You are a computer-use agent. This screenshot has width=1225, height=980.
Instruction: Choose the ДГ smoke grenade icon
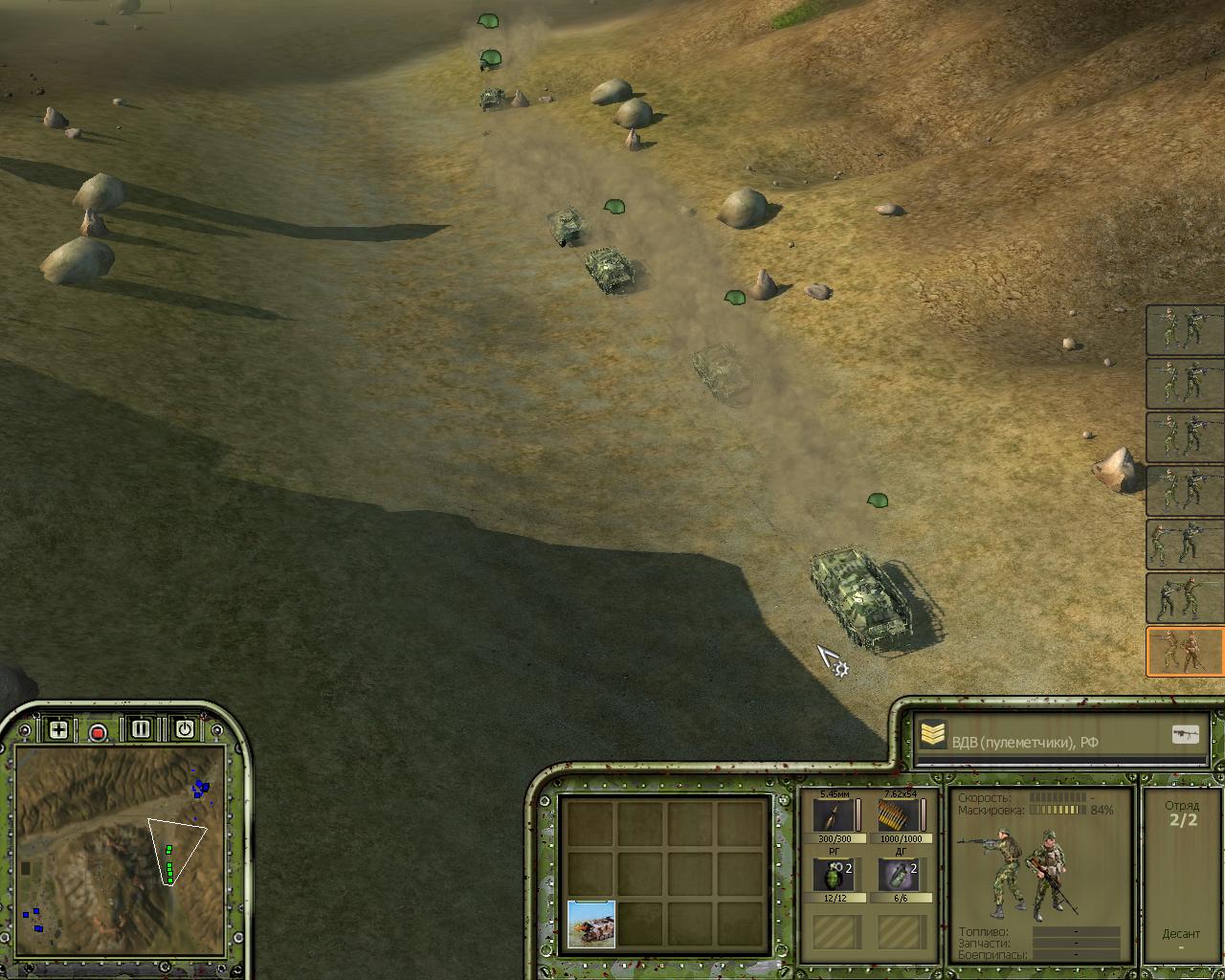[898, 875]
